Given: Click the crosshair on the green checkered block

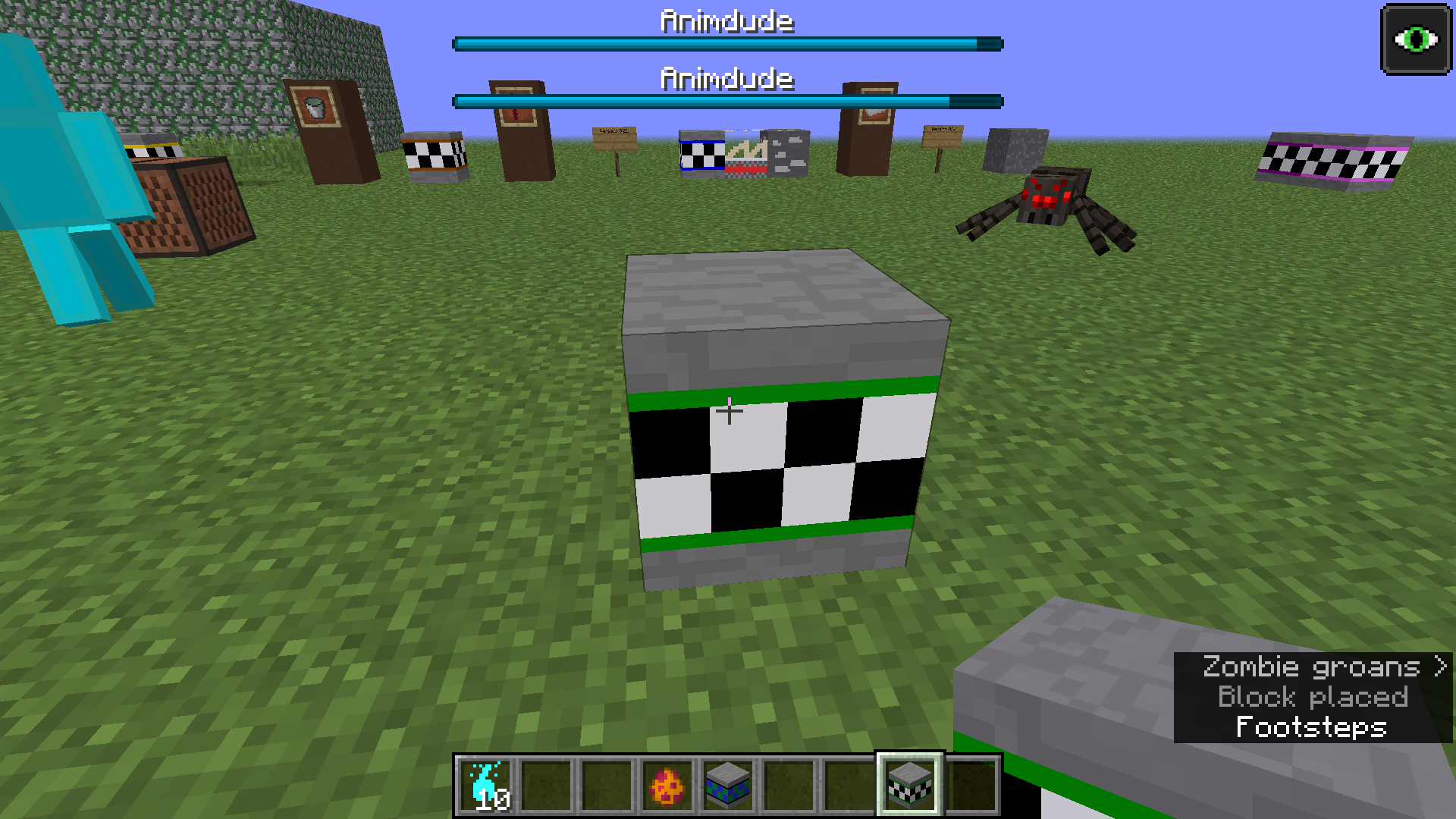Looking at the screenshot, I should (730, 412).
